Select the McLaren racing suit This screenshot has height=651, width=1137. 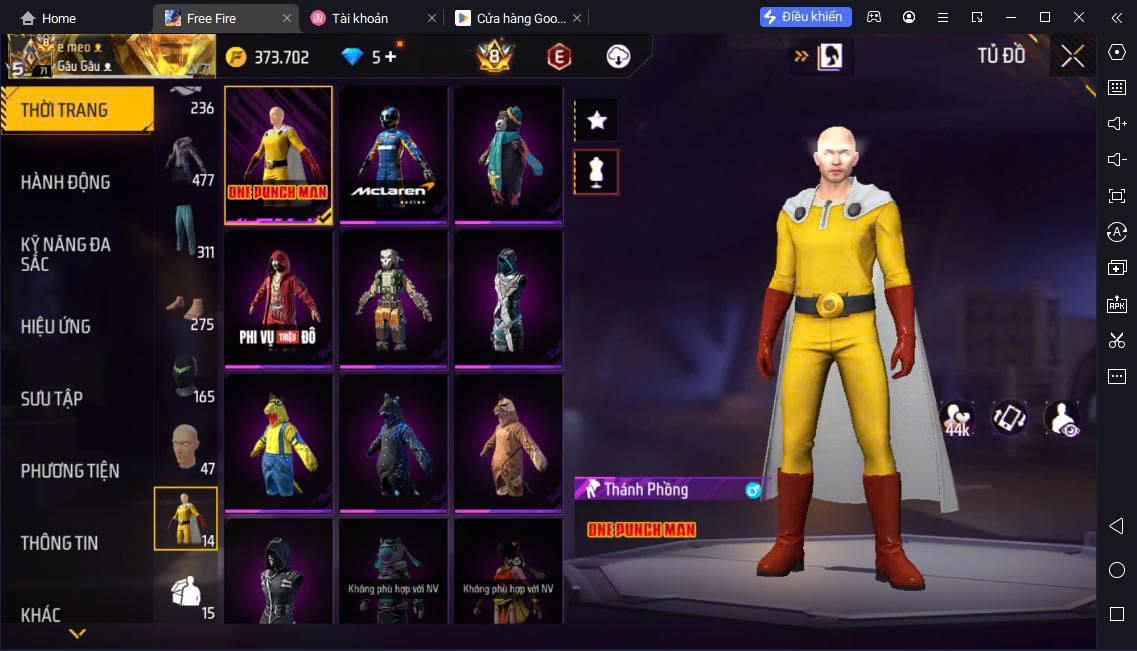tap(393, 154)
